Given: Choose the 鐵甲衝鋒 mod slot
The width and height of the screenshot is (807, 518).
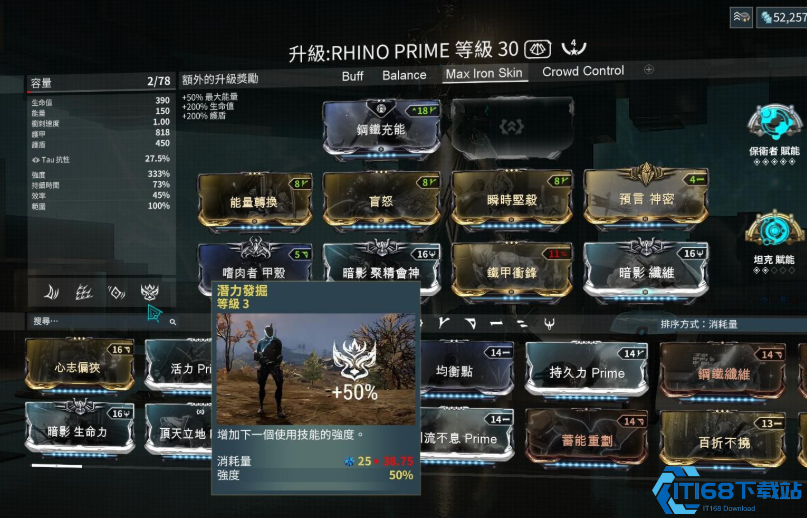Looking at the screenshot, I should click(x=510, y=268).
